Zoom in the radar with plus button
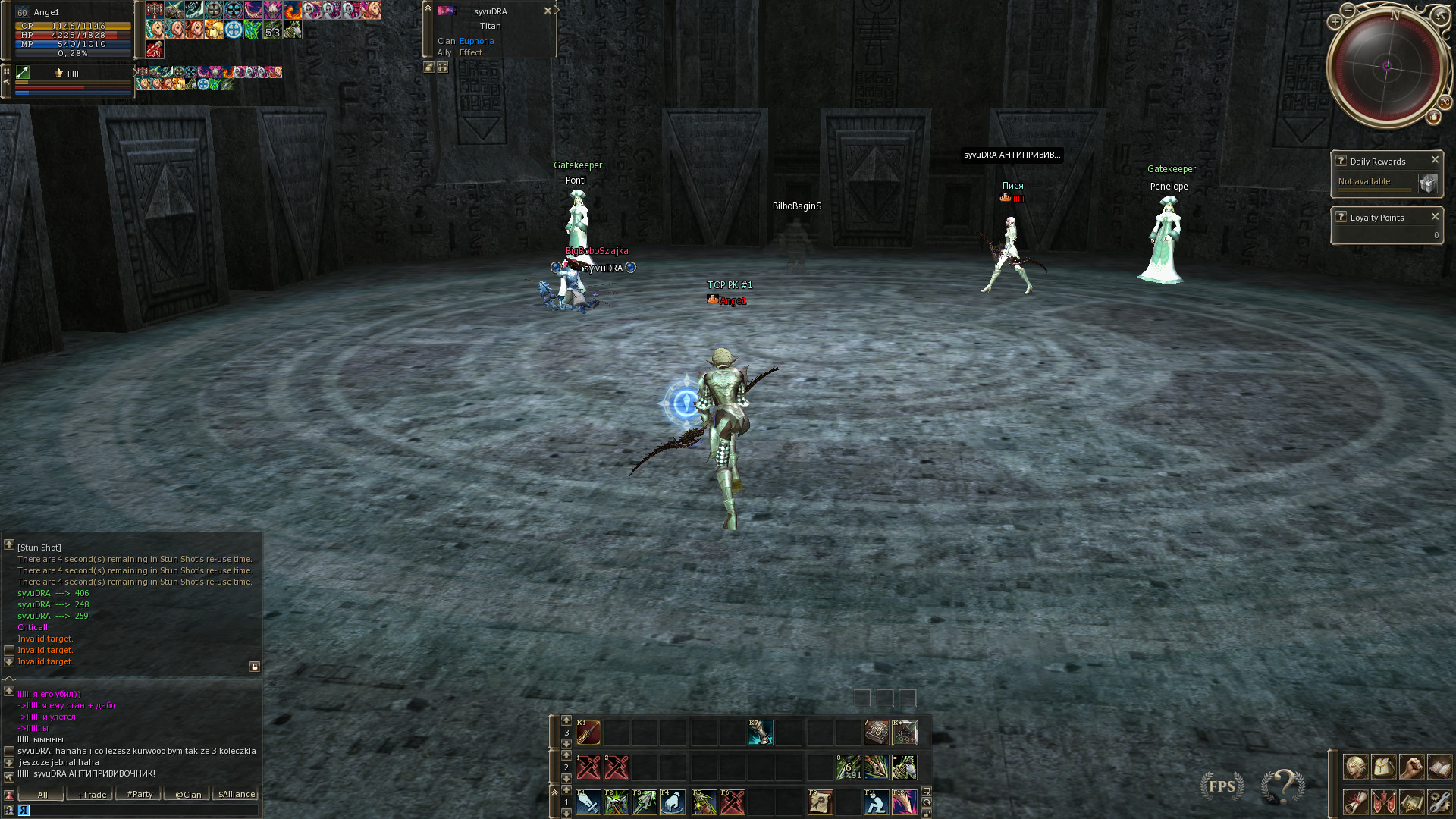1456x819 pixels. (x=1335, y=22)
